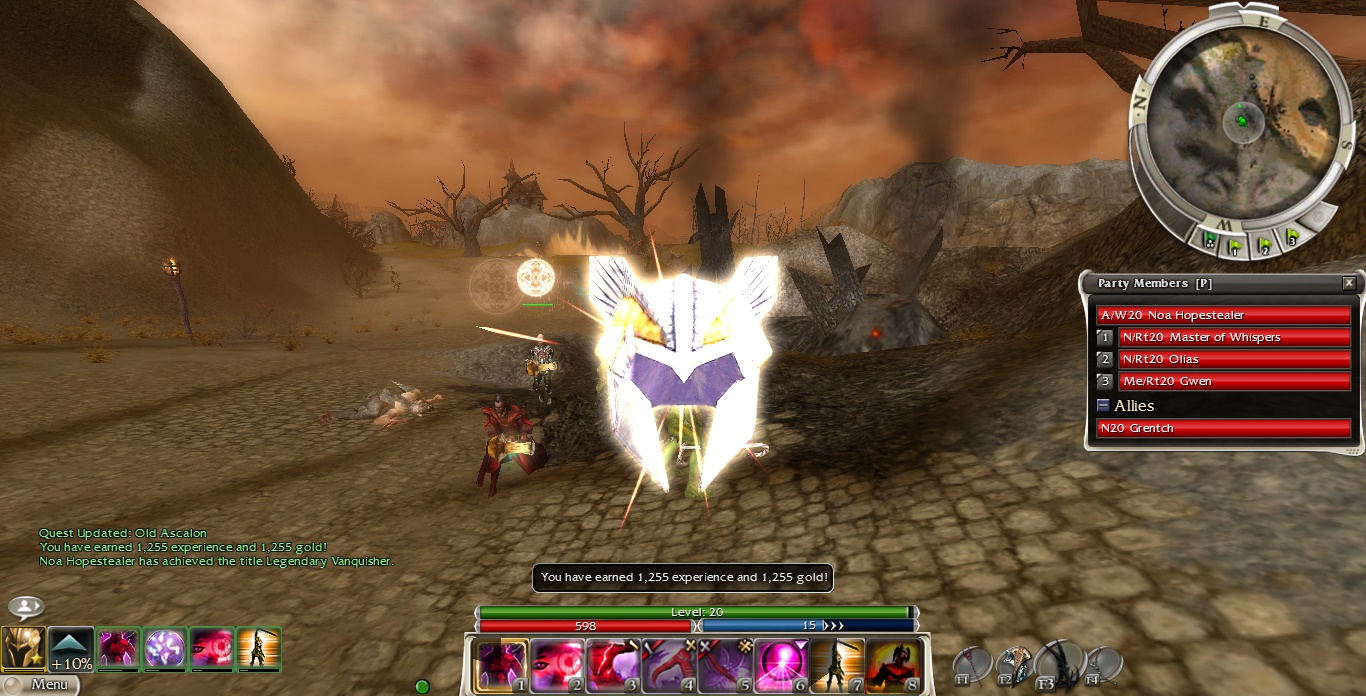Select hero Olias in party list
Image resolution: width=1366 pixels, height=696 pixels.
(x=1234, y=359)
